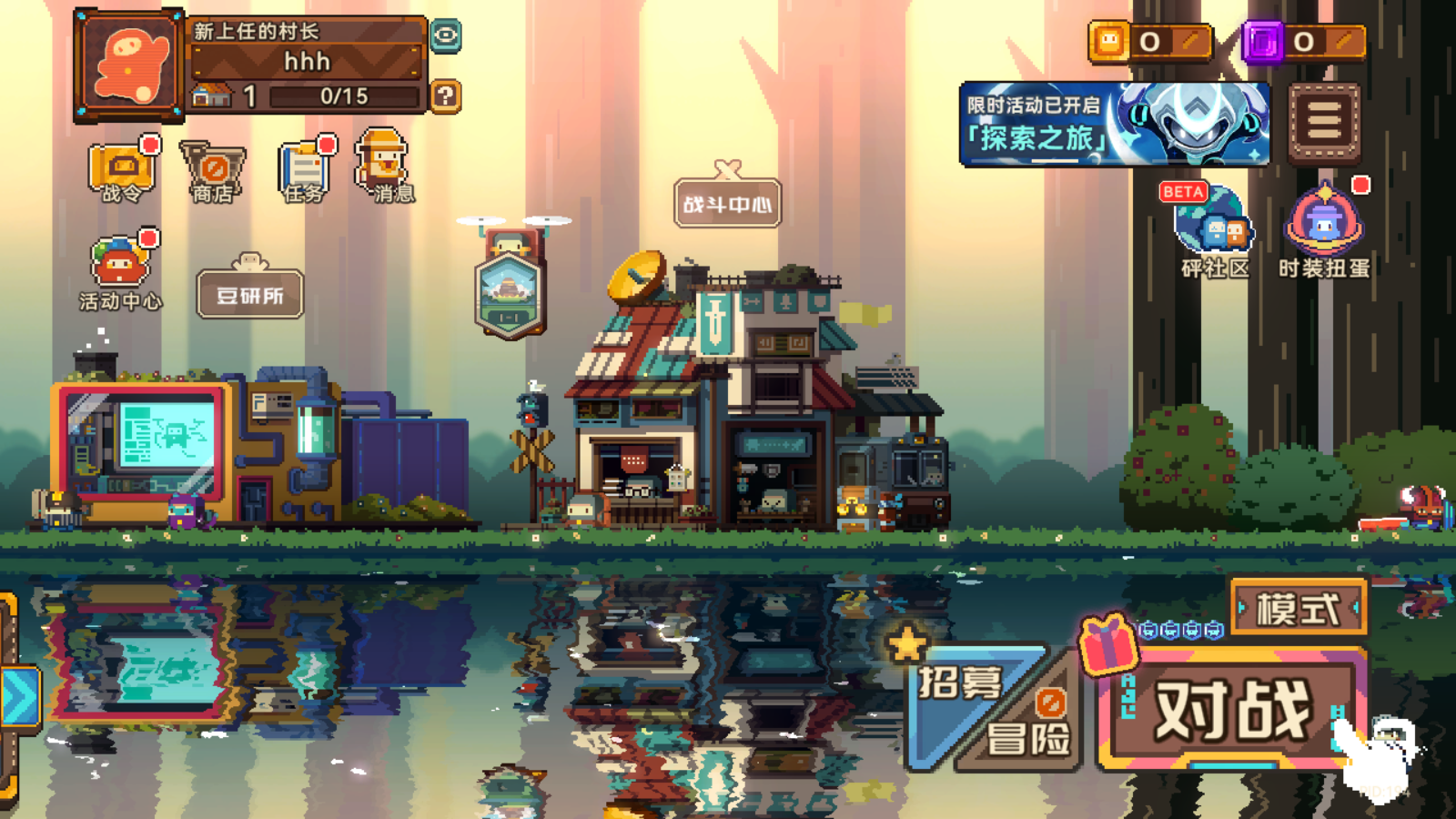The height and width of the screenshot is (819, 1456).
Task: Visit the 商店 shop
Action: [x=213, y=170]
